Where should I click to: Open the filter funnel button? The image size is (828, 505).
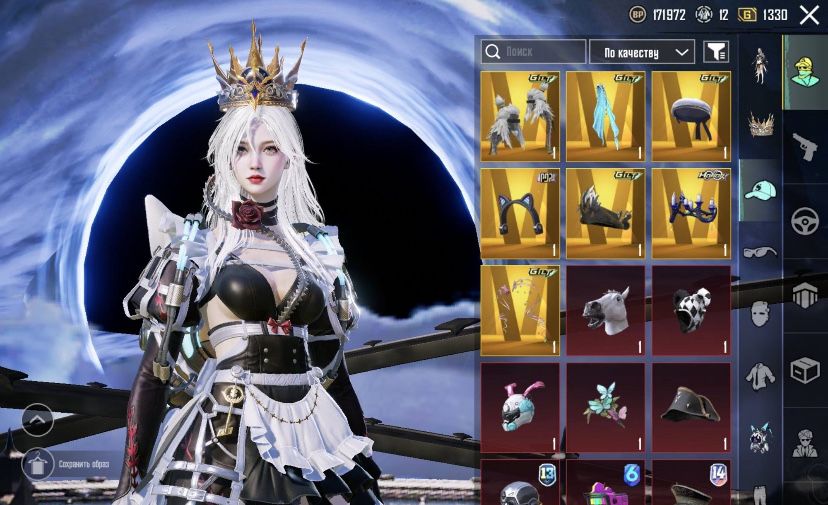[x=716, y=51]
